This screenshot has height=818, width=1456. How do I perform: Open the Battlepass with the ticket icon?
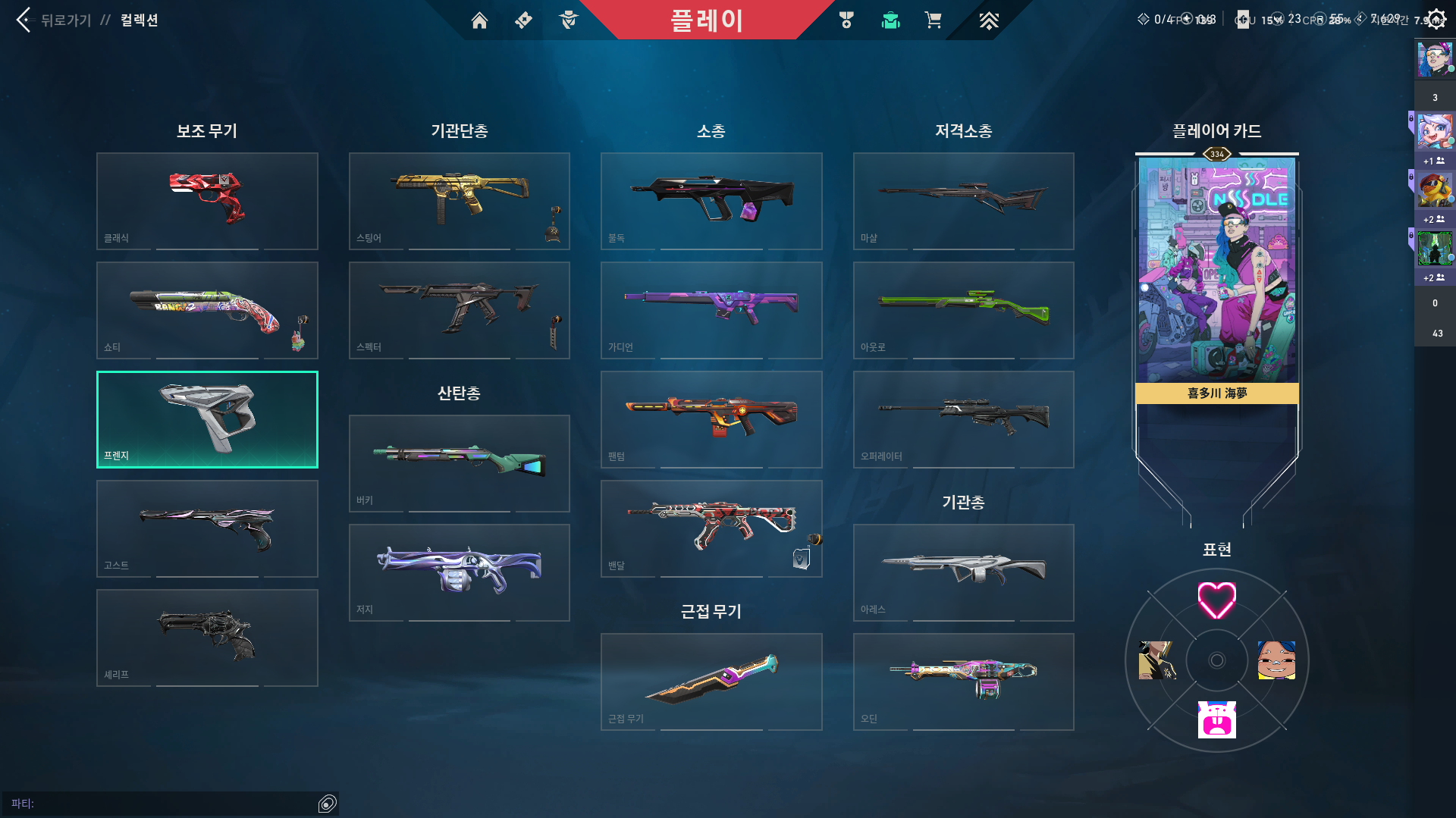523,20
